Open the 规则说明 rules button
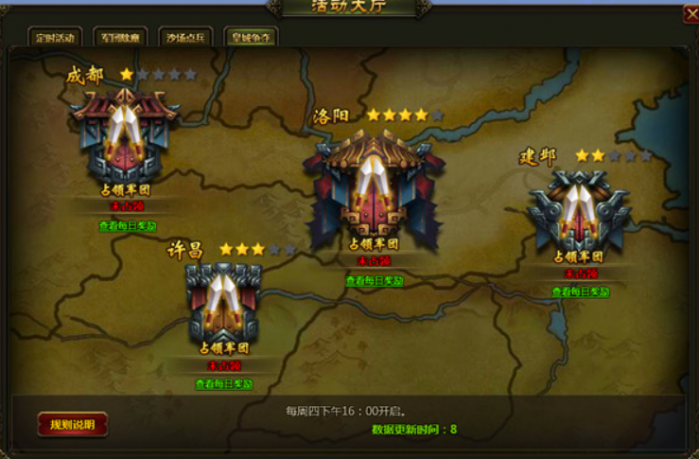Viewport: 700px width, 459px height. point(73,424)
